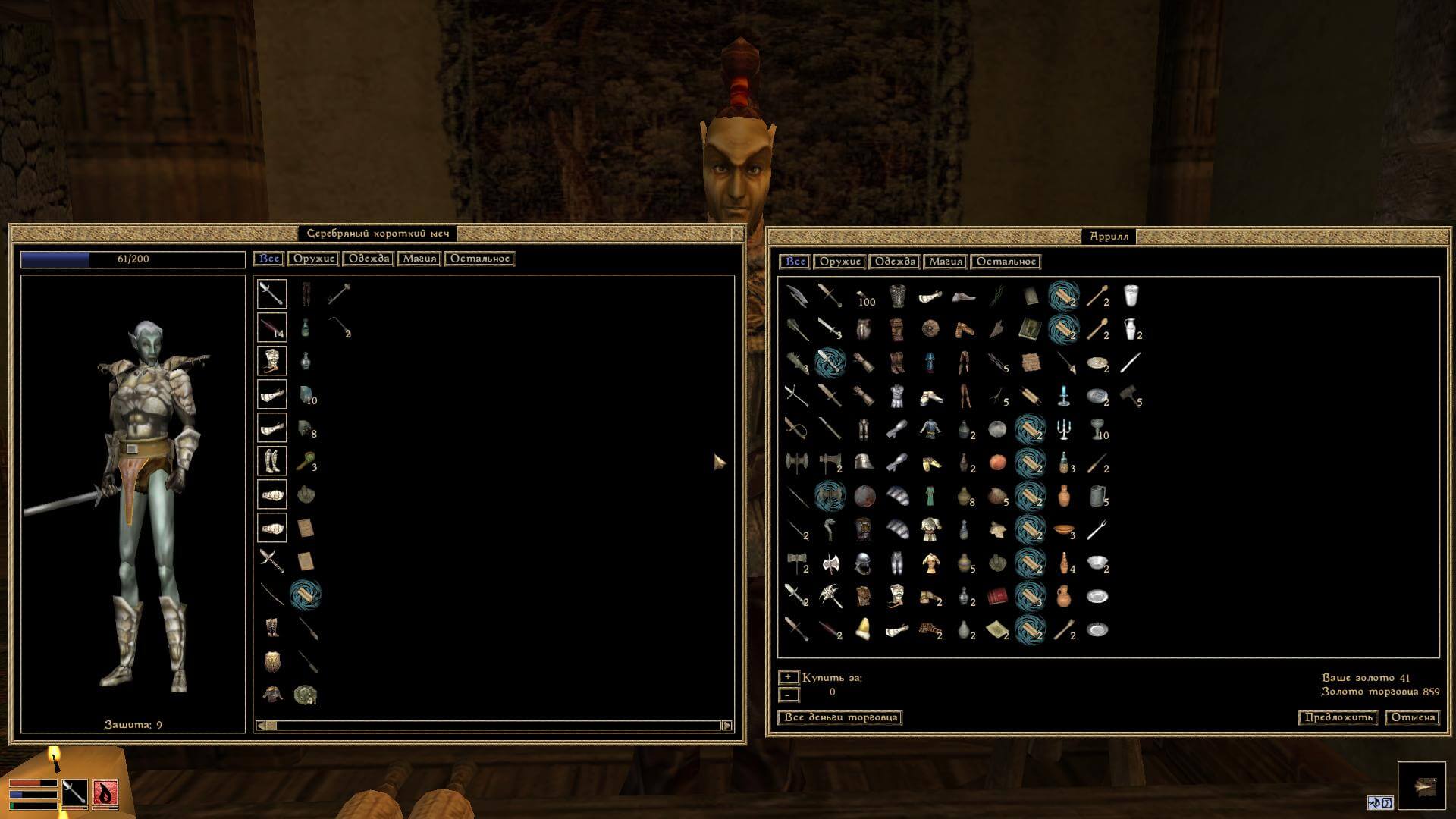Pick the merchant's red book
This screenshot has width=1456, height=819.
pos(997,597)
